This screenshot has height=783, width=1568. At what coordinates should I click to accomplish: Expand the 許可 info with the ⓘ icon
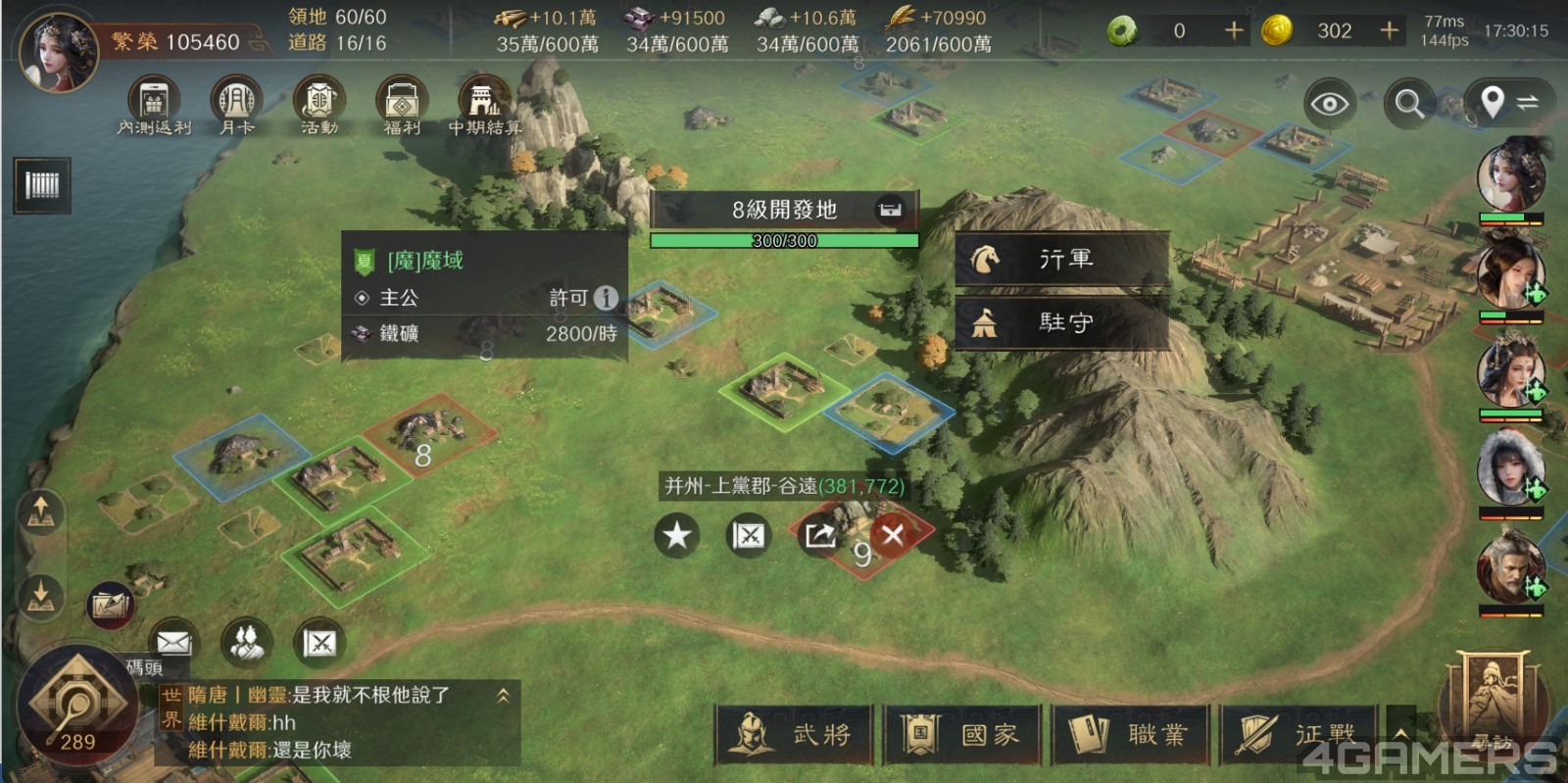[608, 297]
